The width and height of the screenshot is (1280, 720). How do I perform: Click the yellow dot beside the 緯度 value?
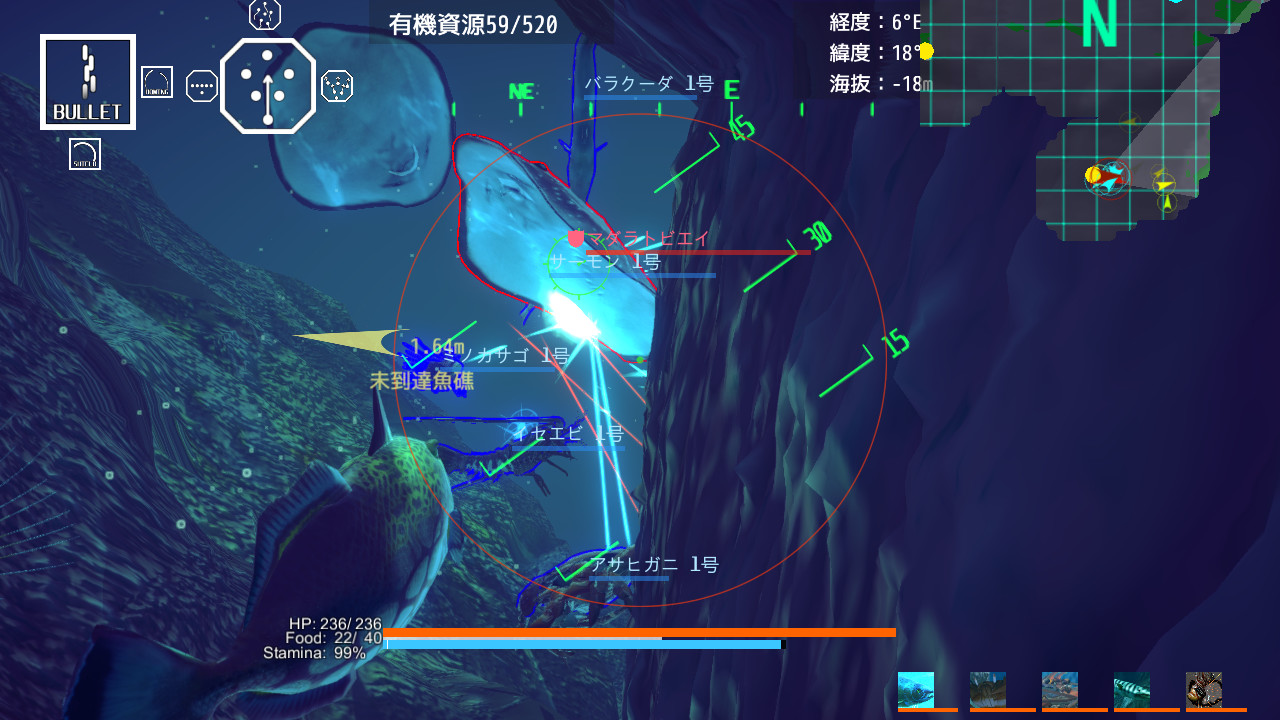pos(925,50)
